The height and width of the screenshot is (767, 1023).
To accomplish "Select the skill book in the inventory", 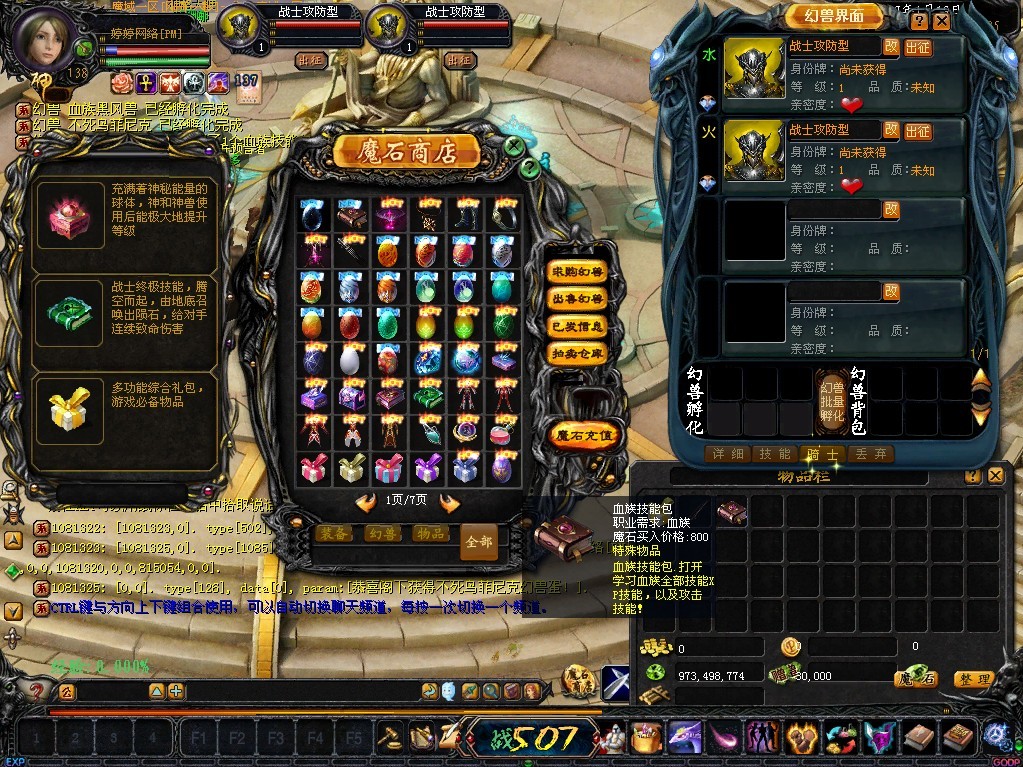I will coord(732,512).
